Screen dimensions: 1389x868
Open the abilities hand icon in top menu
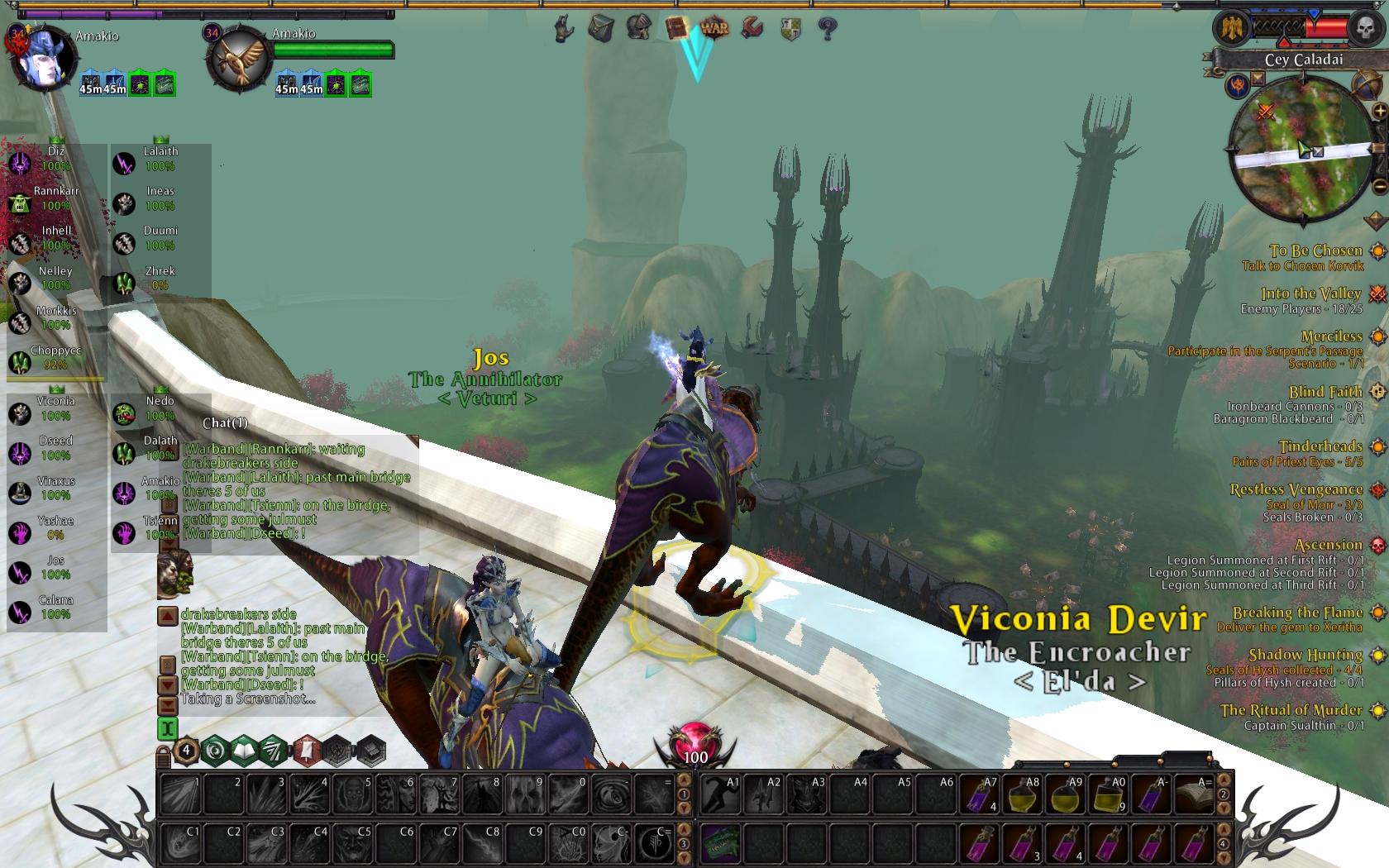[564, 30]
